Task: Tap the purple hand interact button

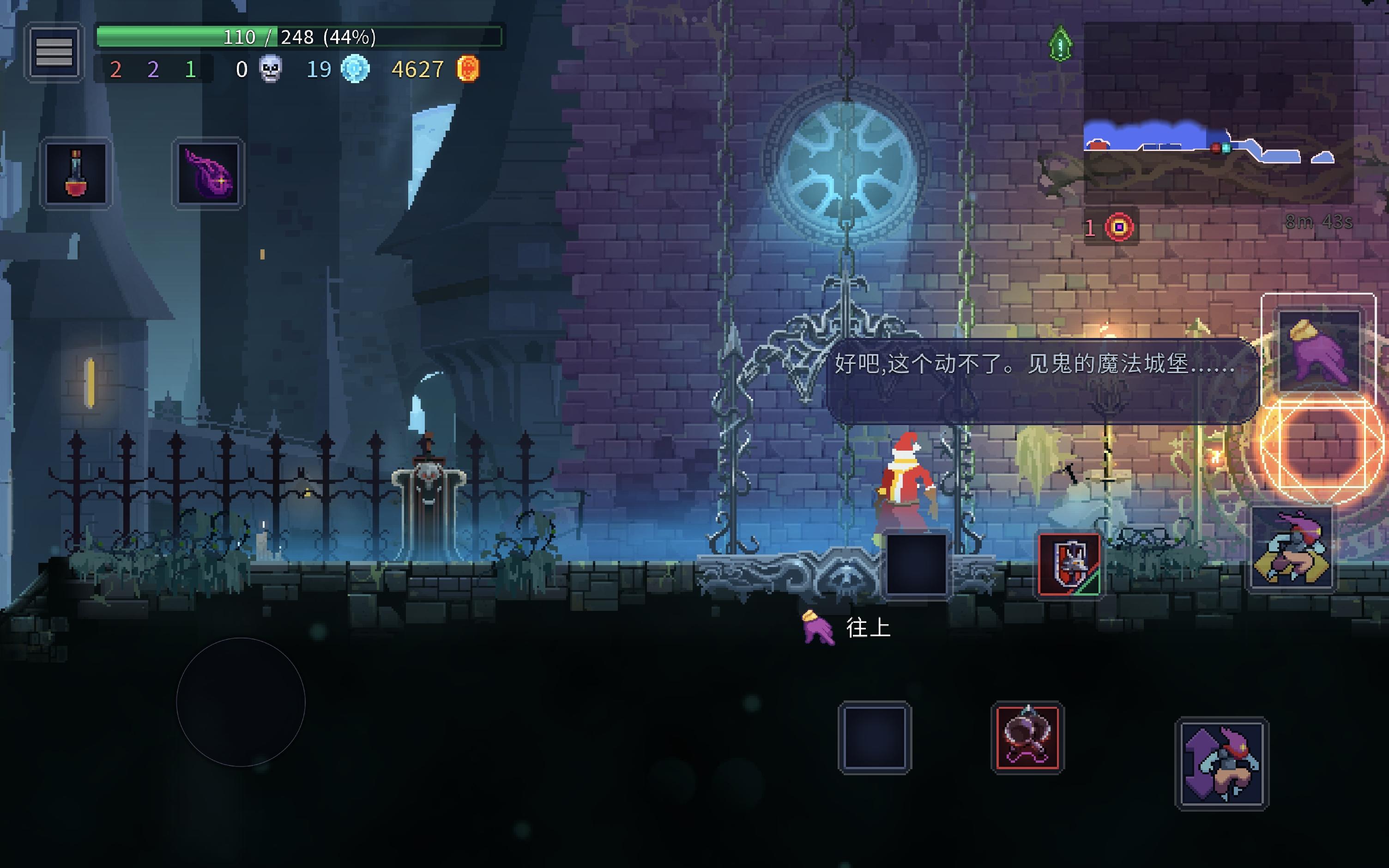Action: pos(1318,351)
